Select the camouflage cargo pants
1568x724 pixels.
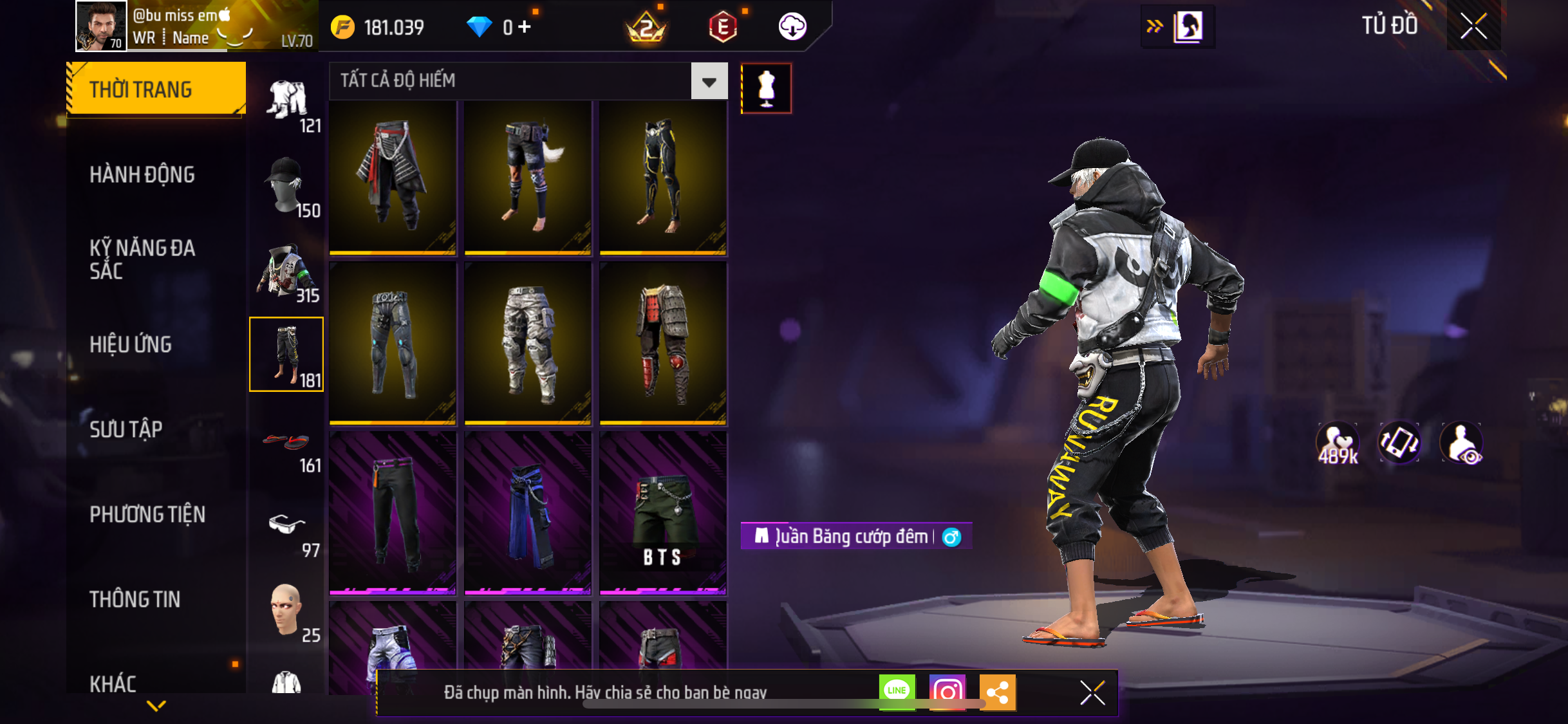pyautogui.click(x=528, y=343)
